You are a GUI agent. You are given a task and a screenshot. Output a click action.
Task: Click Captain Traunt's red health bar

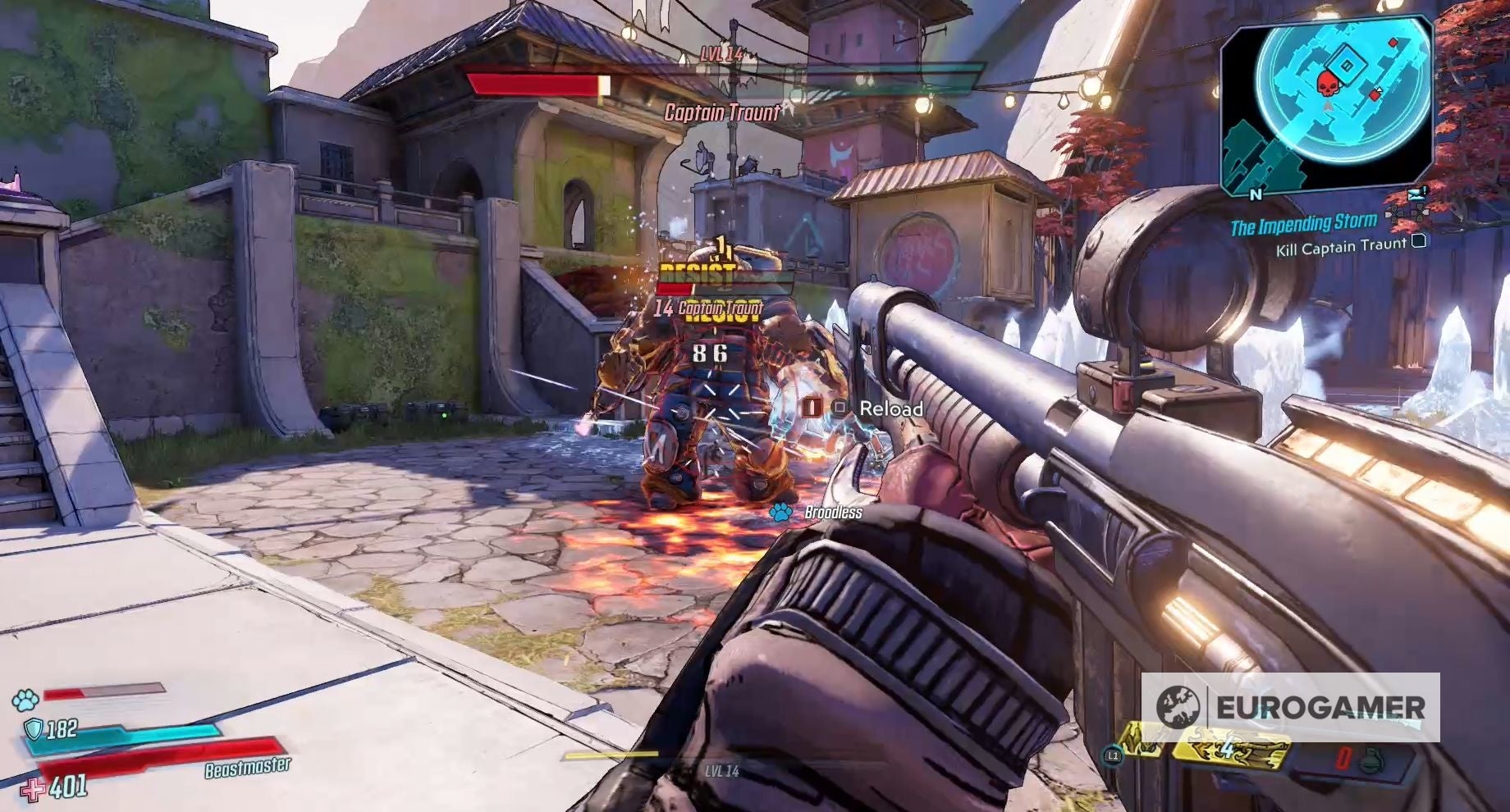pyautogui.click(x=533, y=84)
